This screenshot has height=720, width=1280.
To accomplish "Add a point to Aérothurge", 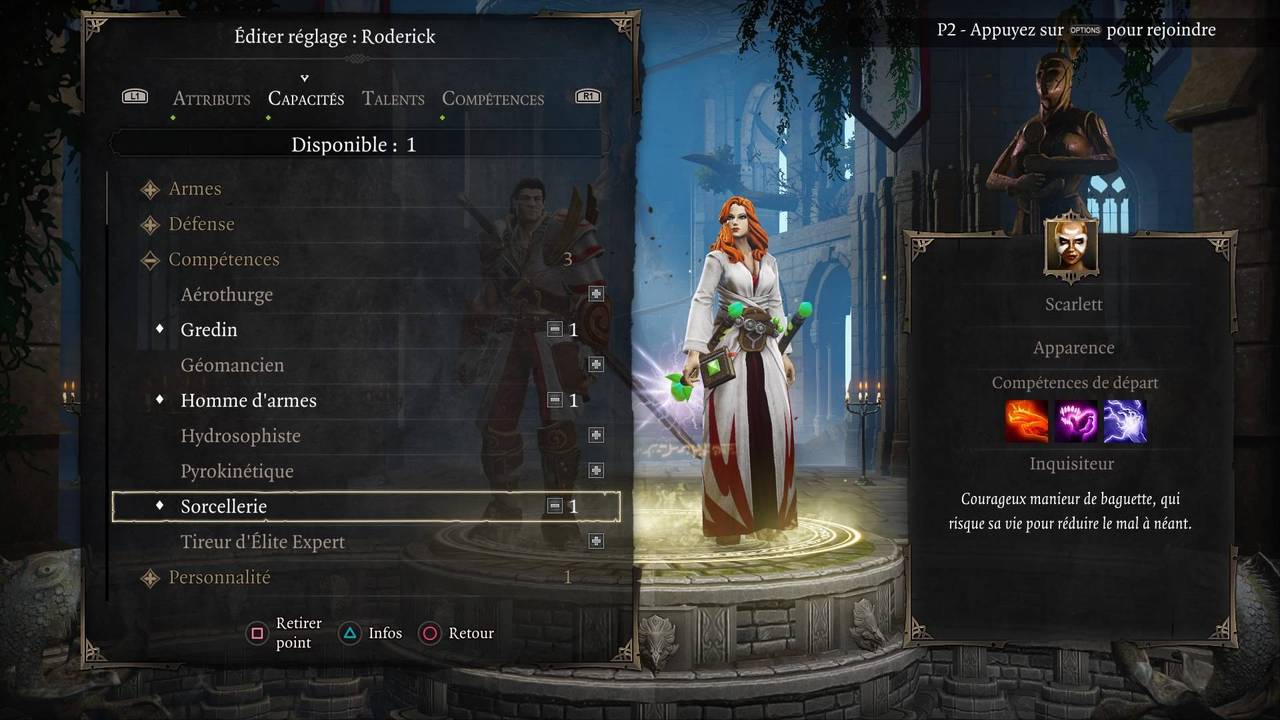I will pos(596,294).
